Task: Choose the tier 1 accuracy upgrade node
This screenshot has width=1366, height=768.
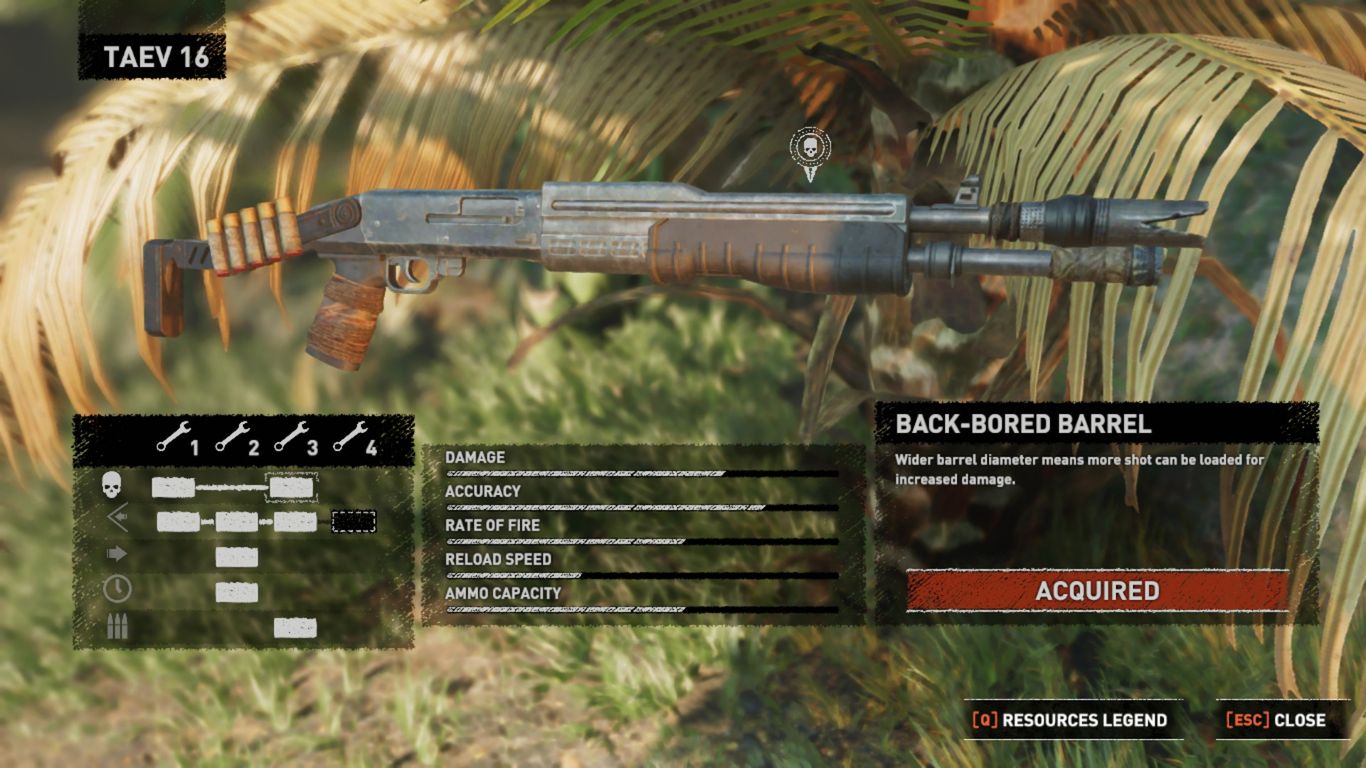Action: tap(178, 522)
